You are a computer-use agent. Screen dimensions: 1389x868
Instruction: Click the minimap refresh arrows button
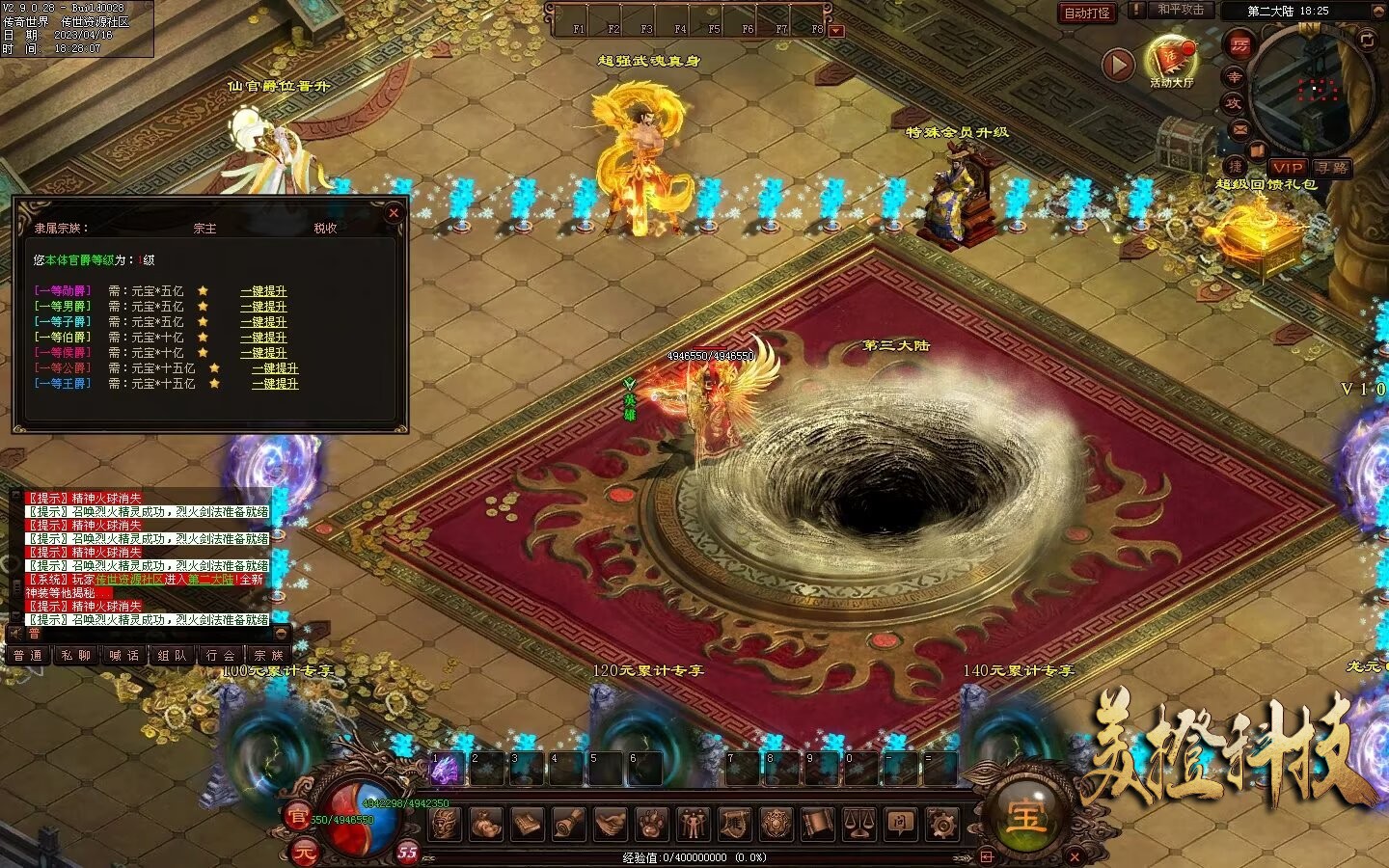[1367, 40]
